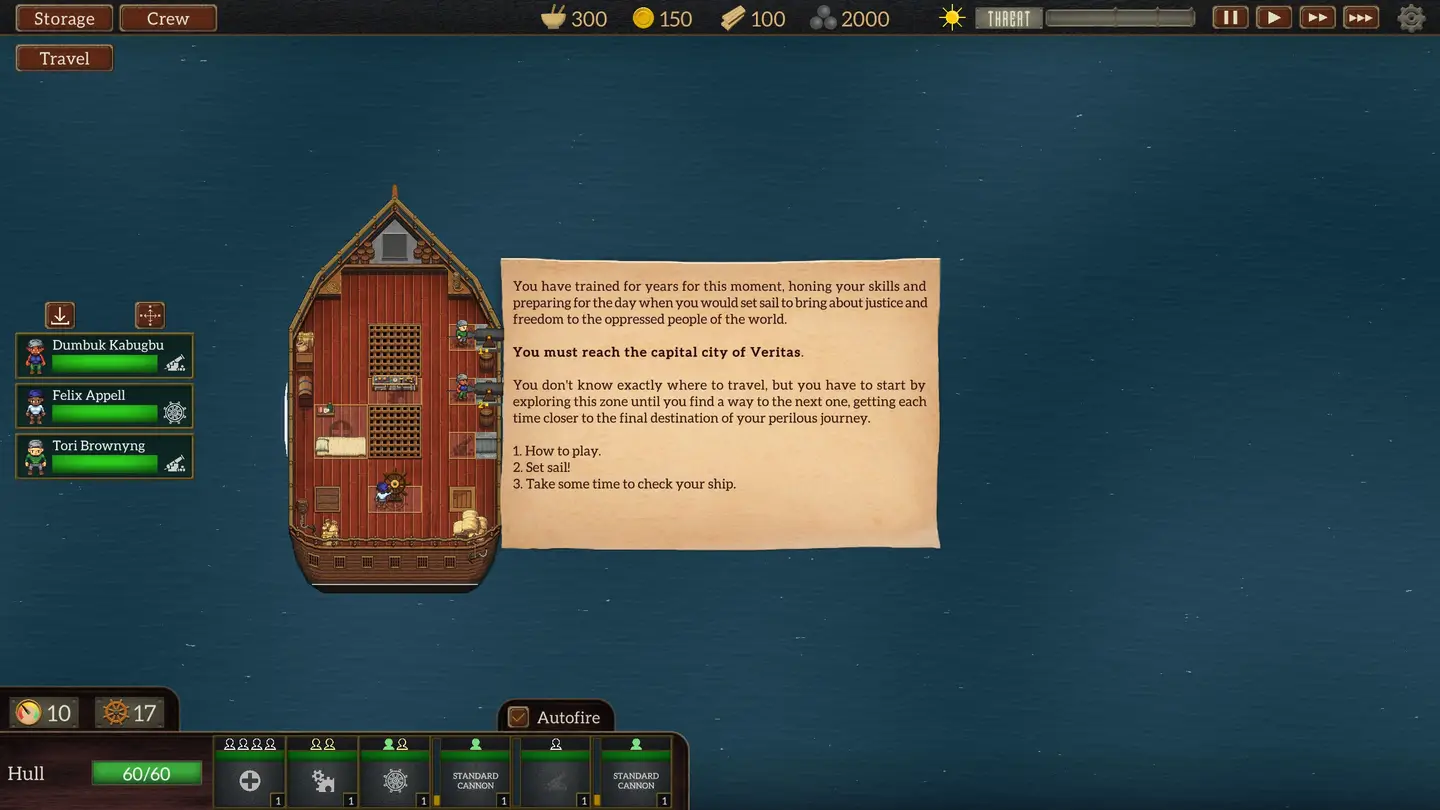The height and width of the screenshot is (810, 1440).
Task: Select crew member Felix Appell
Action: tap(105, 406)
